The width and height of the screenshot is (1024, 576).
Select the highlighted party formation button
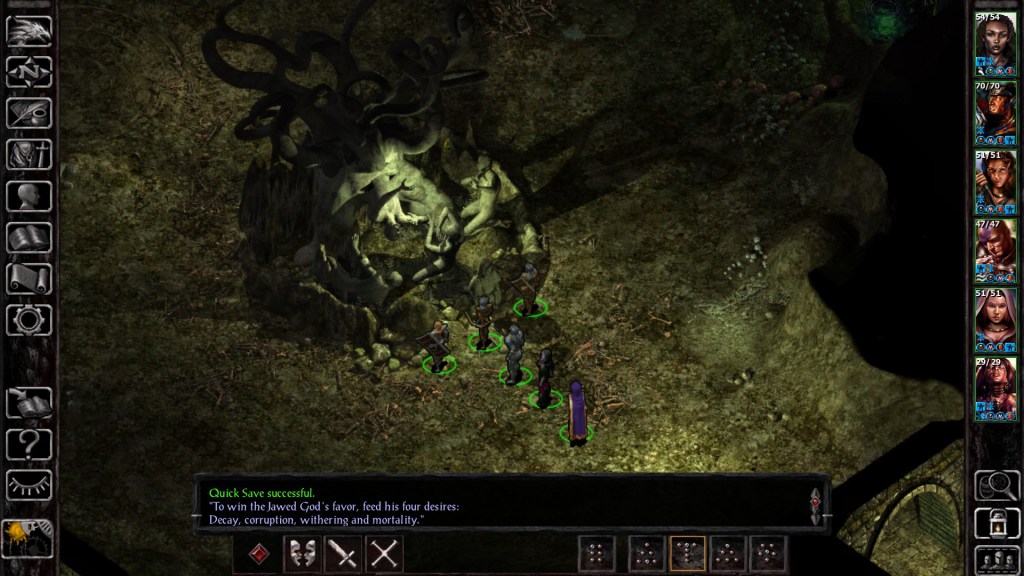coord(687,553)
